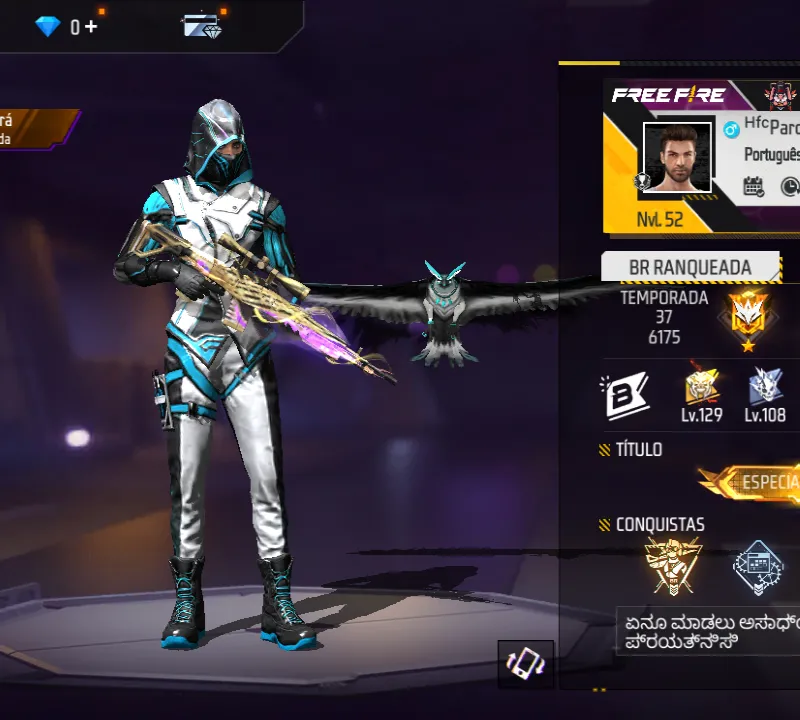
Task: Click the player avatar portrait
Action: point(677,158)
